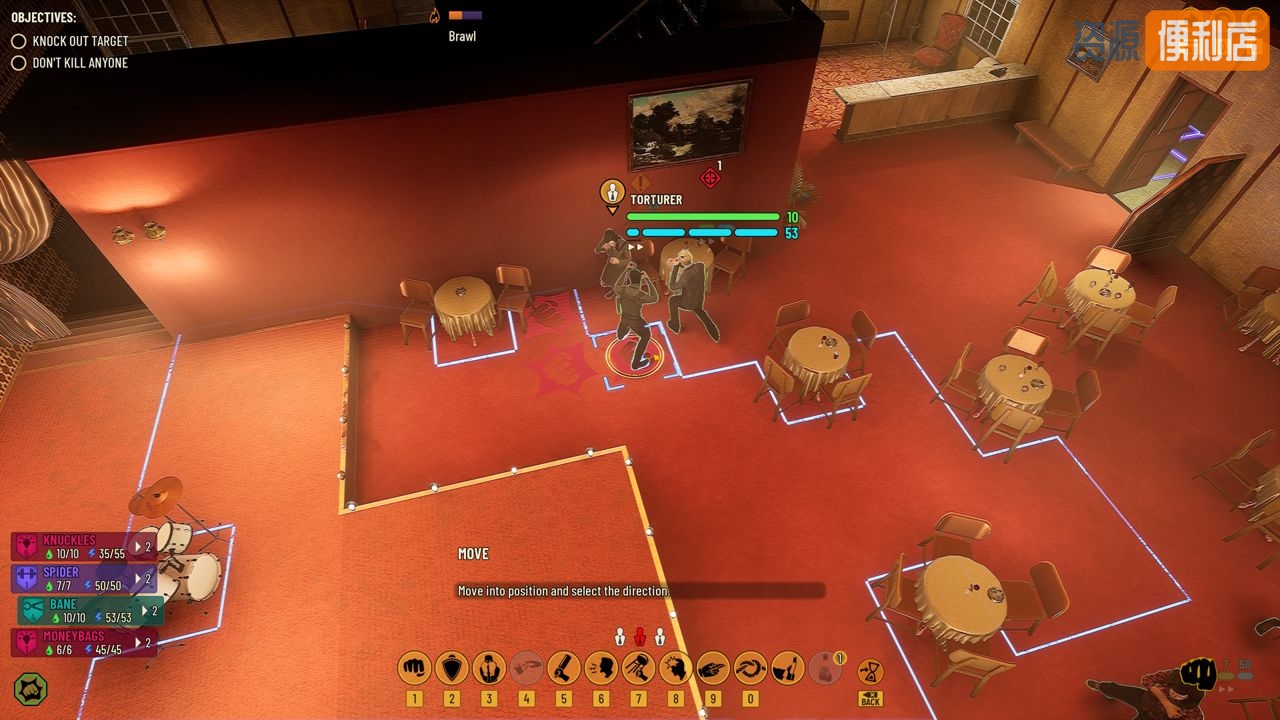Screen dimensions: 1280x720
Task: Select the thrown-object ability icon
Action: [638, 667]
